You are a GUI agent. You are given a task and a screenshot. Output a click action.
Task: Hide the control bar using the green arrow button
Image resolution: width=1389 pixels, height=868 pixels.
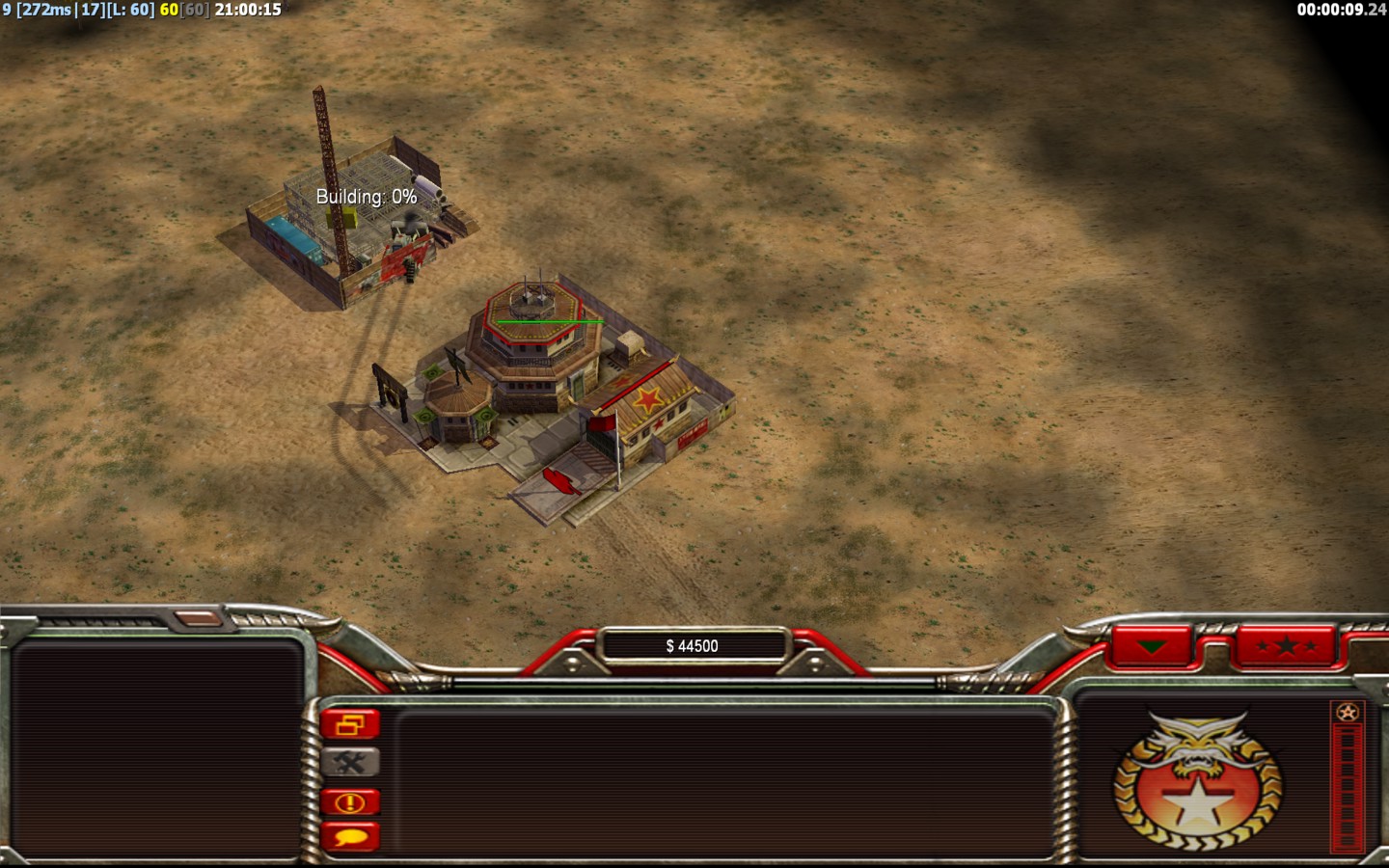1152,646
